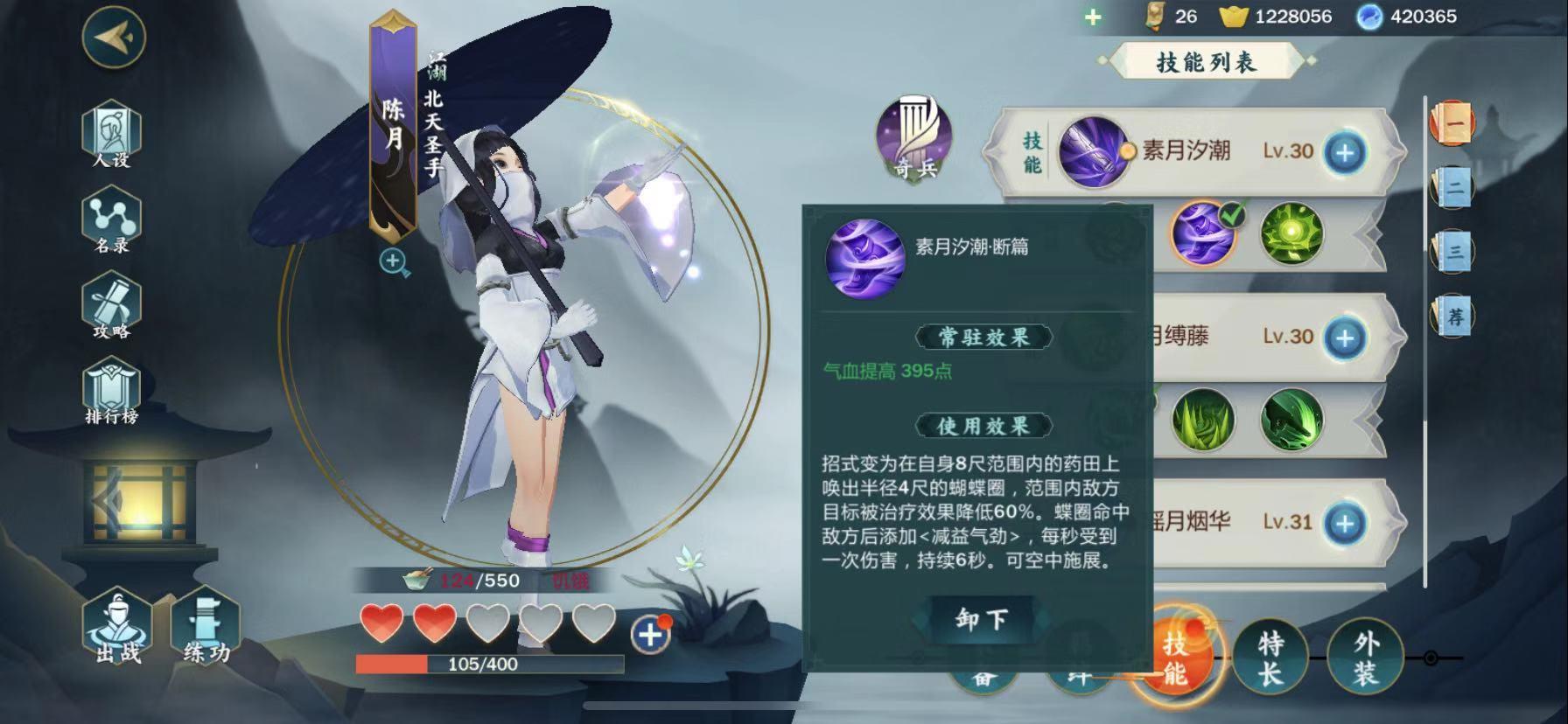
Task: Open the 人设 character profile menu
Action: [111, 134]
